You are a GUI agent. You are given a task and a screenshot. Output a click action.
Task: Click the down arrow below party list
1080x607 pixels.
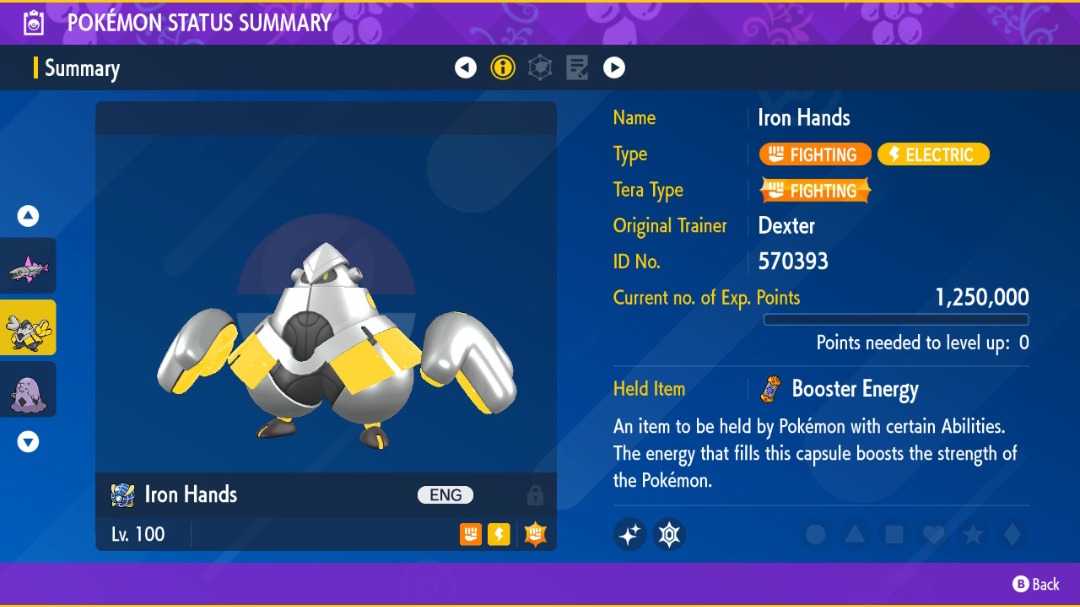coord(28,441)
